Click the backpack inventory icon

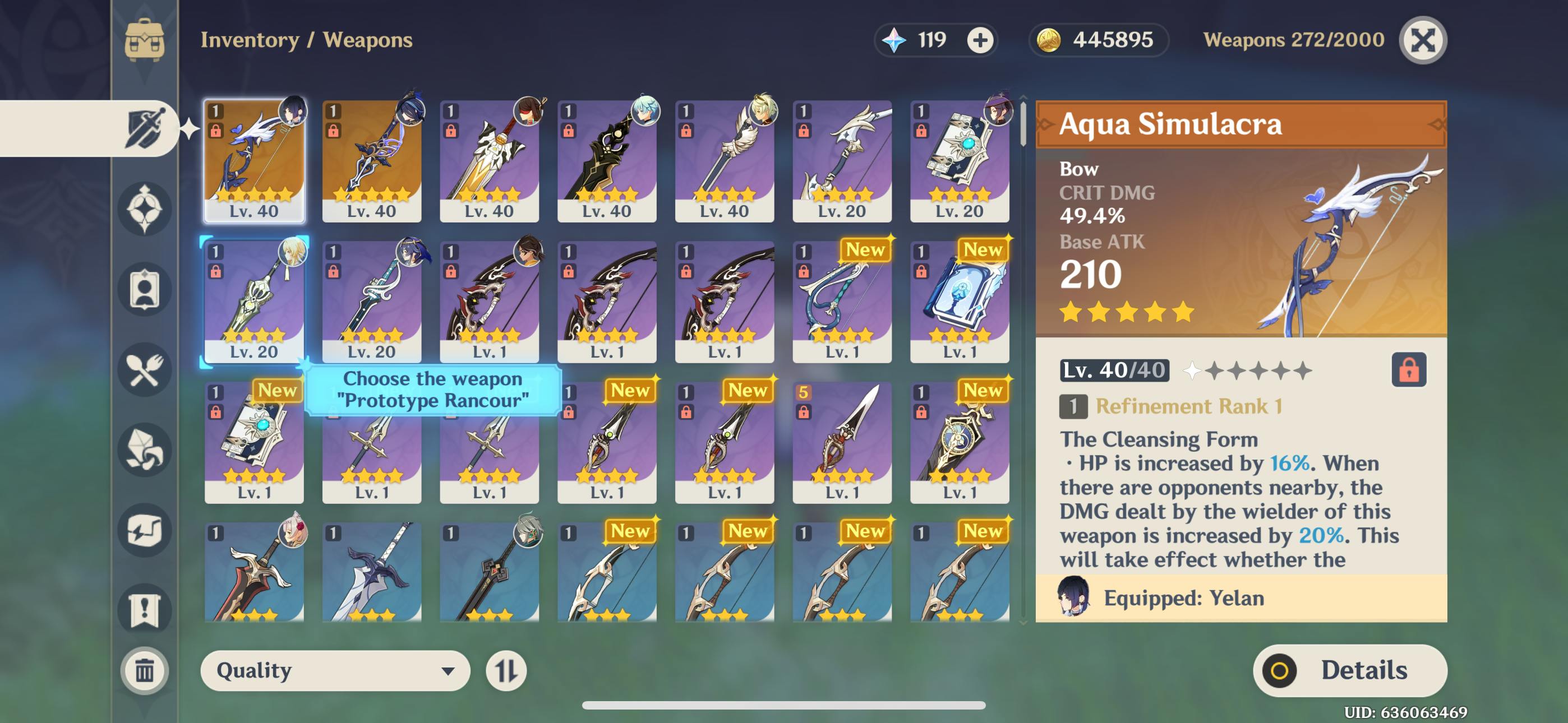144,40
